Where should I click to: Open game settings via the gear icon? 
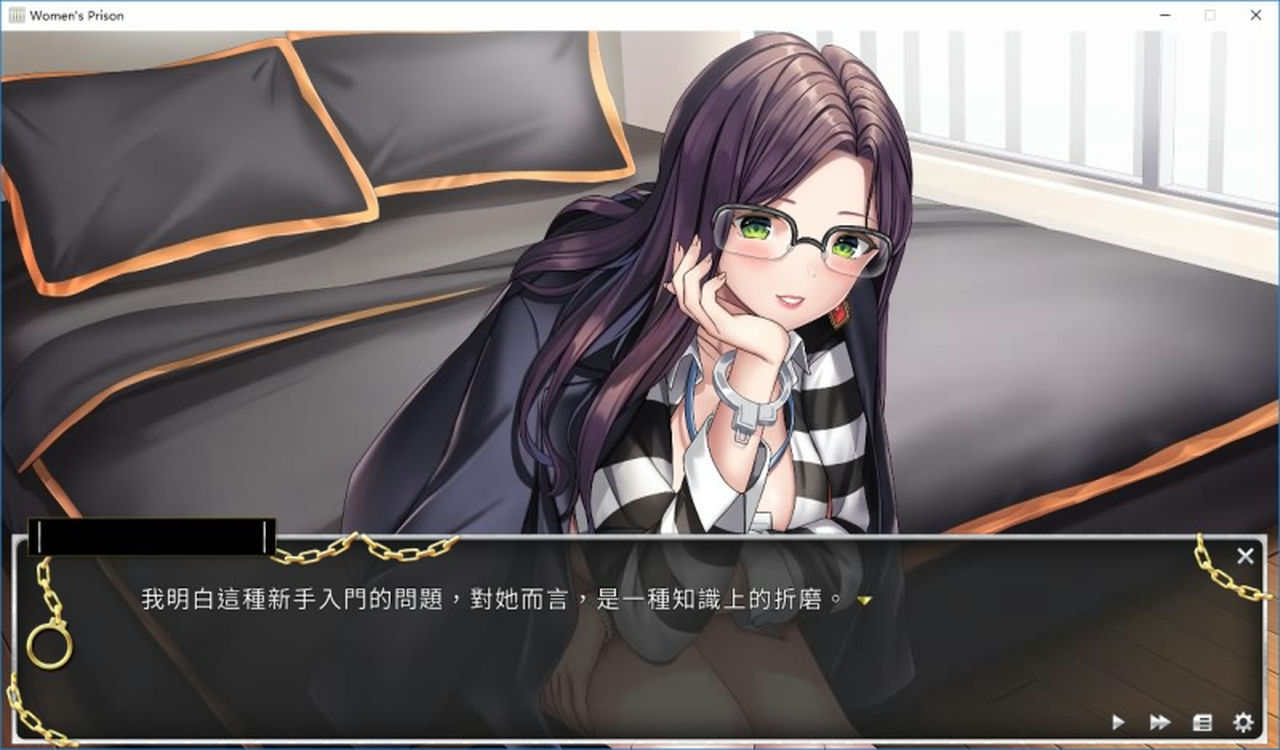(x=1240, y=721)
